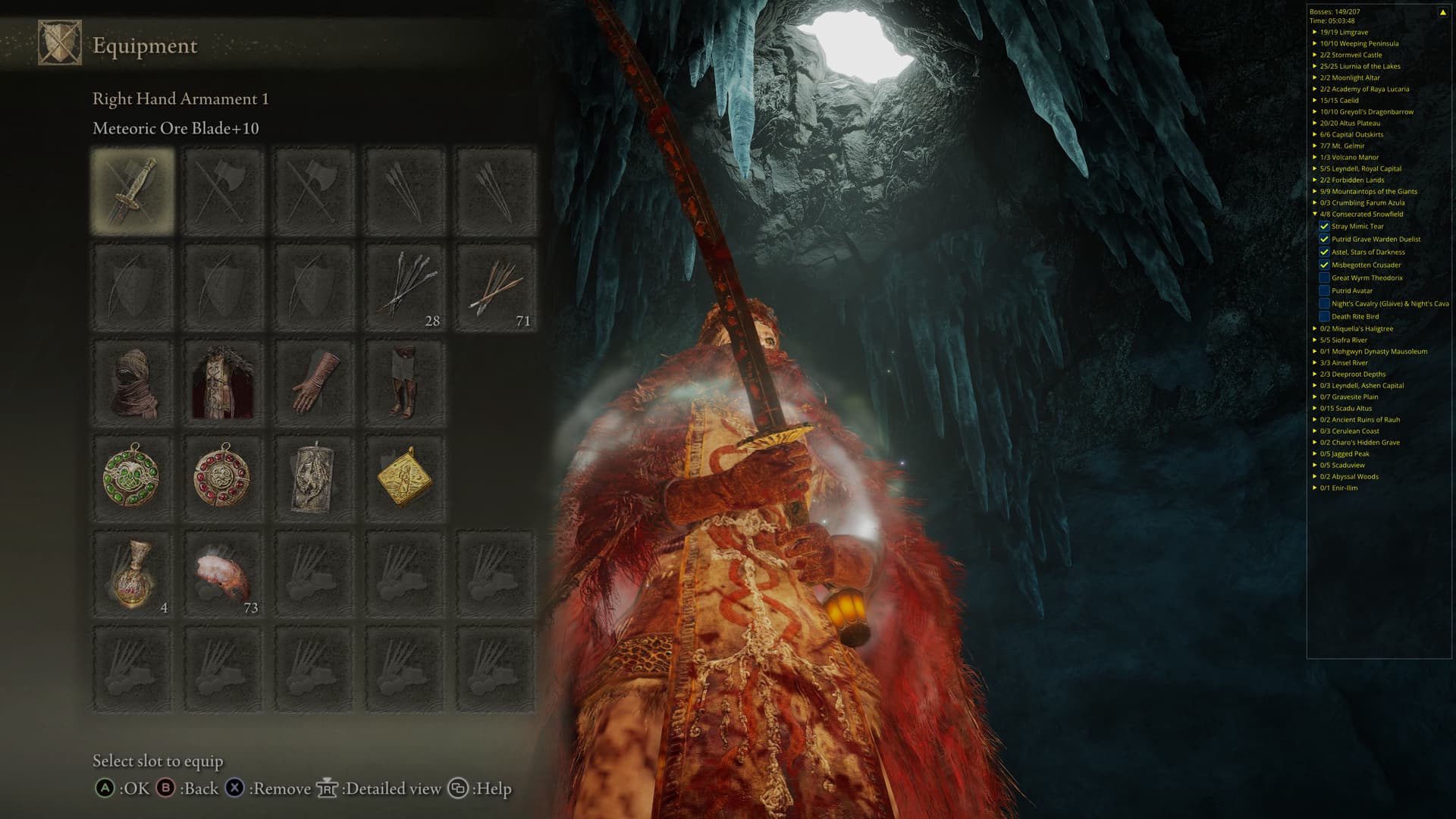Screen dimensions: 1456x819
Task: Choose the ammo slot with 71 remaining
Action: pos(495,287)
